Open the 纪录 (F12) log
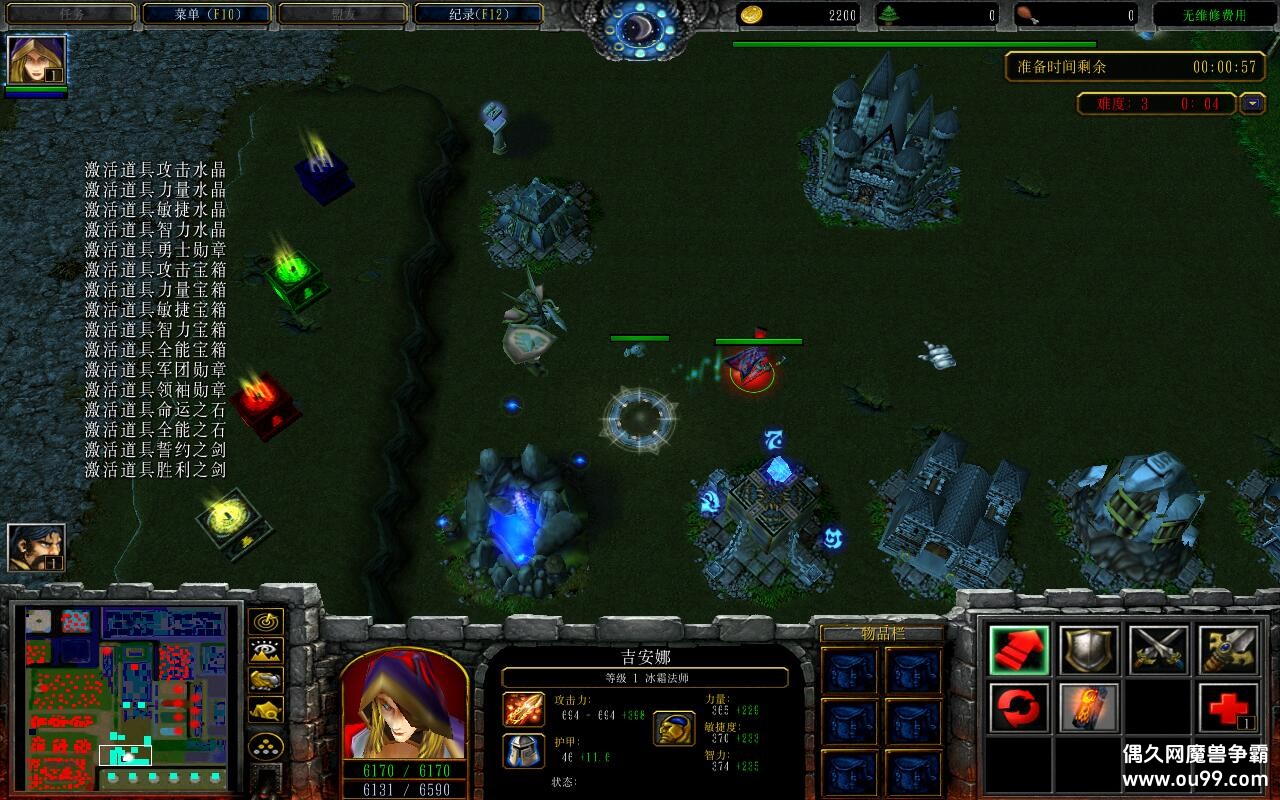This screenshot has width=1280, height=800. click(477, 14)
